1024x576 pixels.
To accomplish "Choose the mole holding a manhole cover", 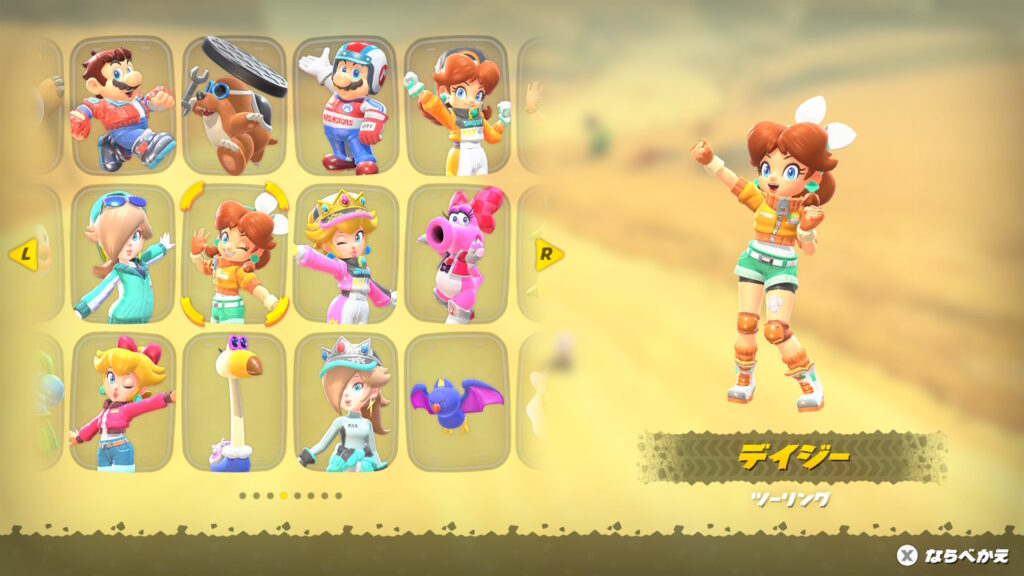I will [x=234, y=106].
